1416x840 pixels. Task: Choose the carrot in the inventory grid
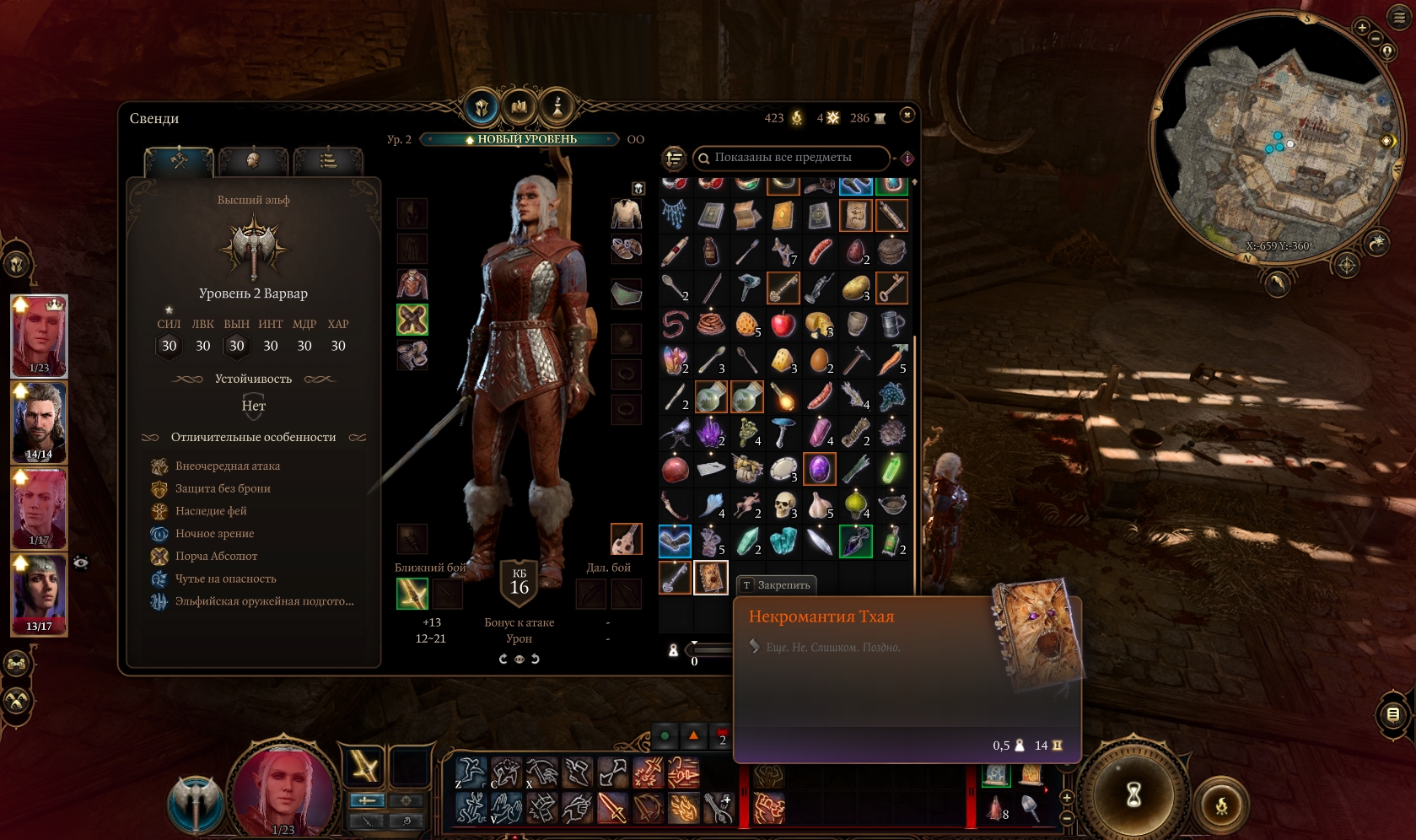click(x=891, y=360)
